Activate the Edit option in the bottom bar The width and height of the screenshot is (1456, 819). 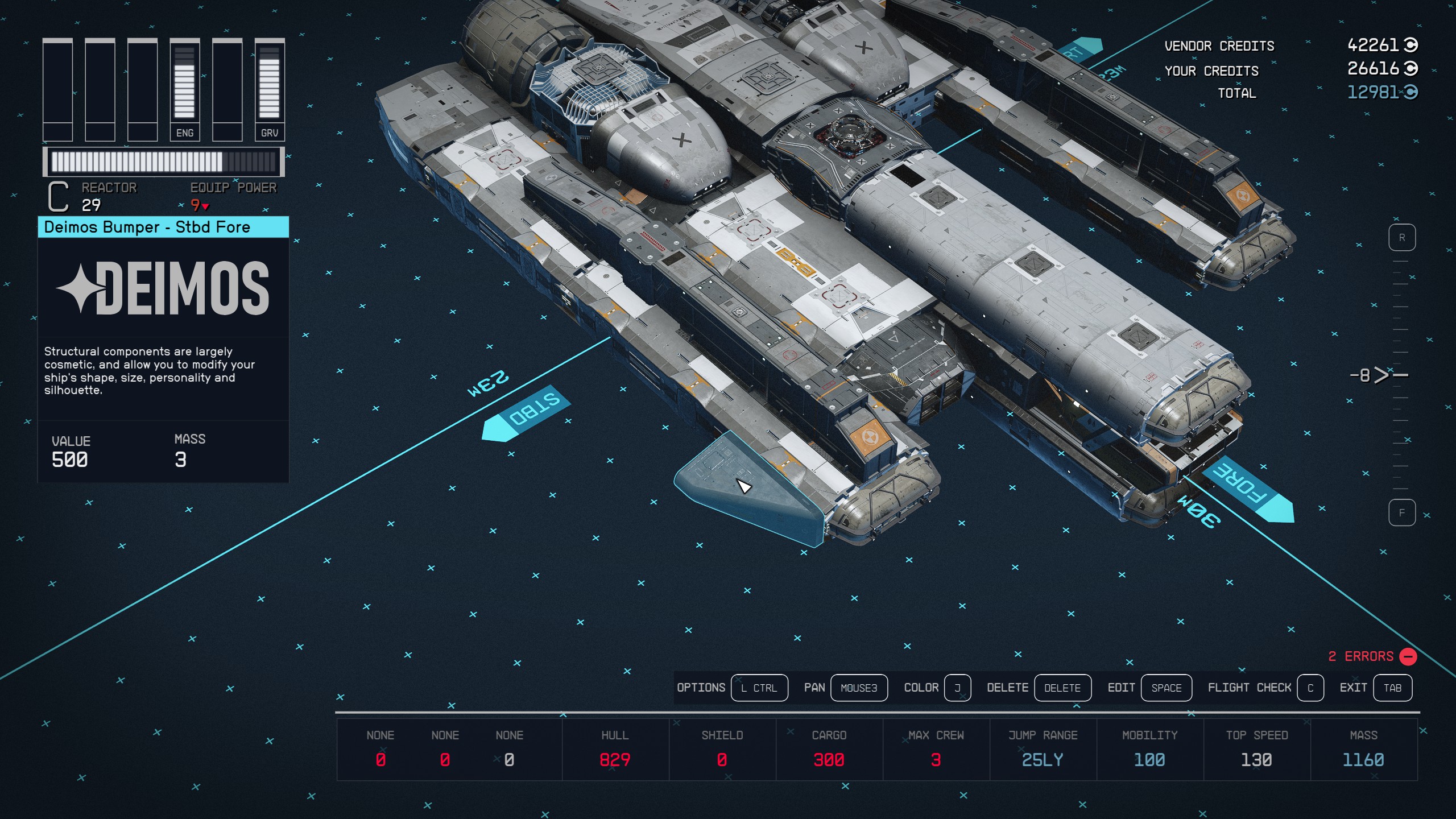point(1166,688)
